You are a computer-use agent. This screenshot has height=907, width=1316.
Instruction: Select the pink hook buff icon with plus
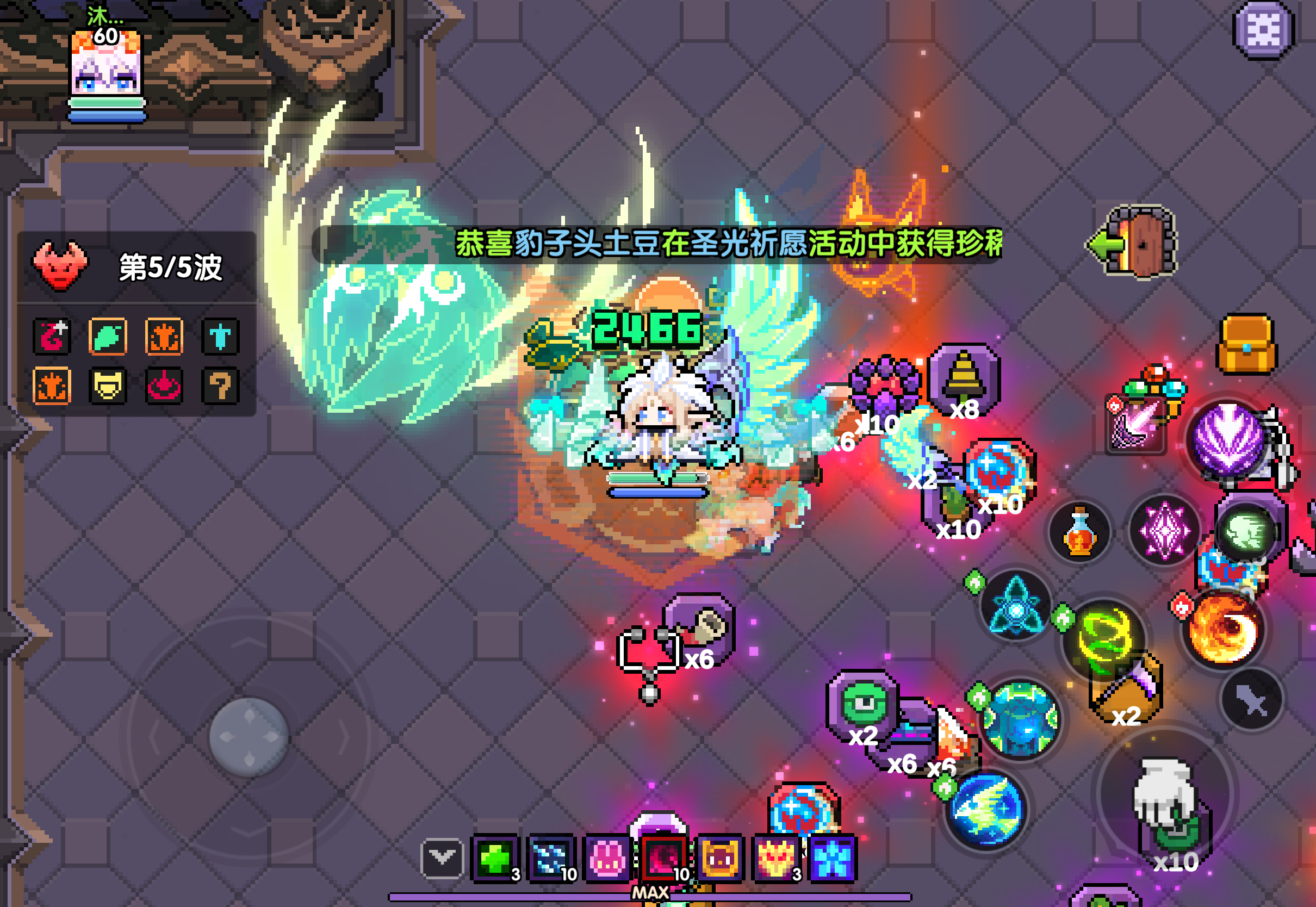click(52, 336)
